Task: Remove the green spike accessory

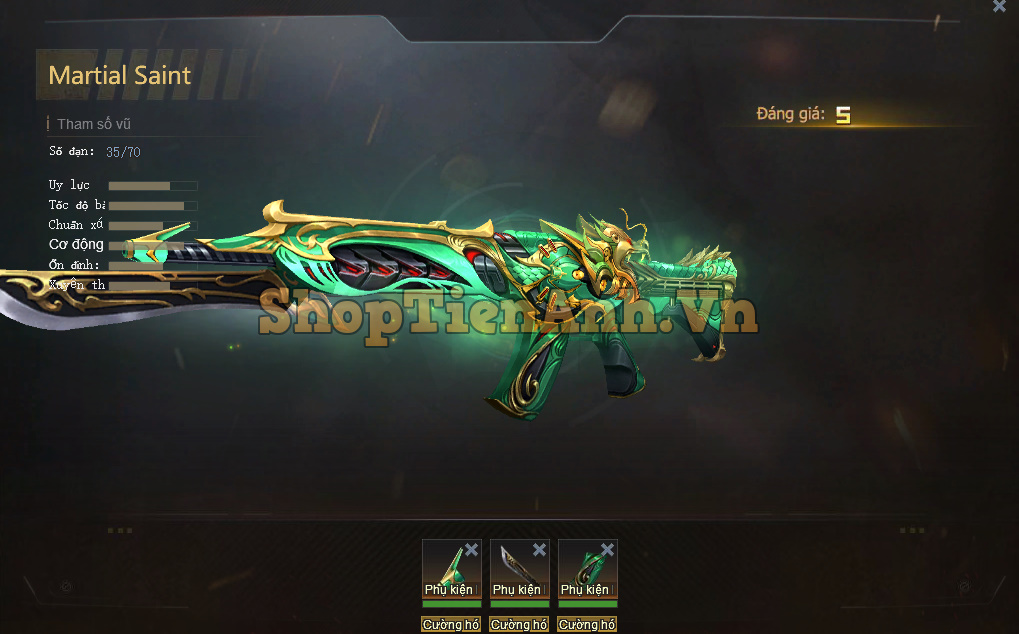Action: tap(472, 550)
